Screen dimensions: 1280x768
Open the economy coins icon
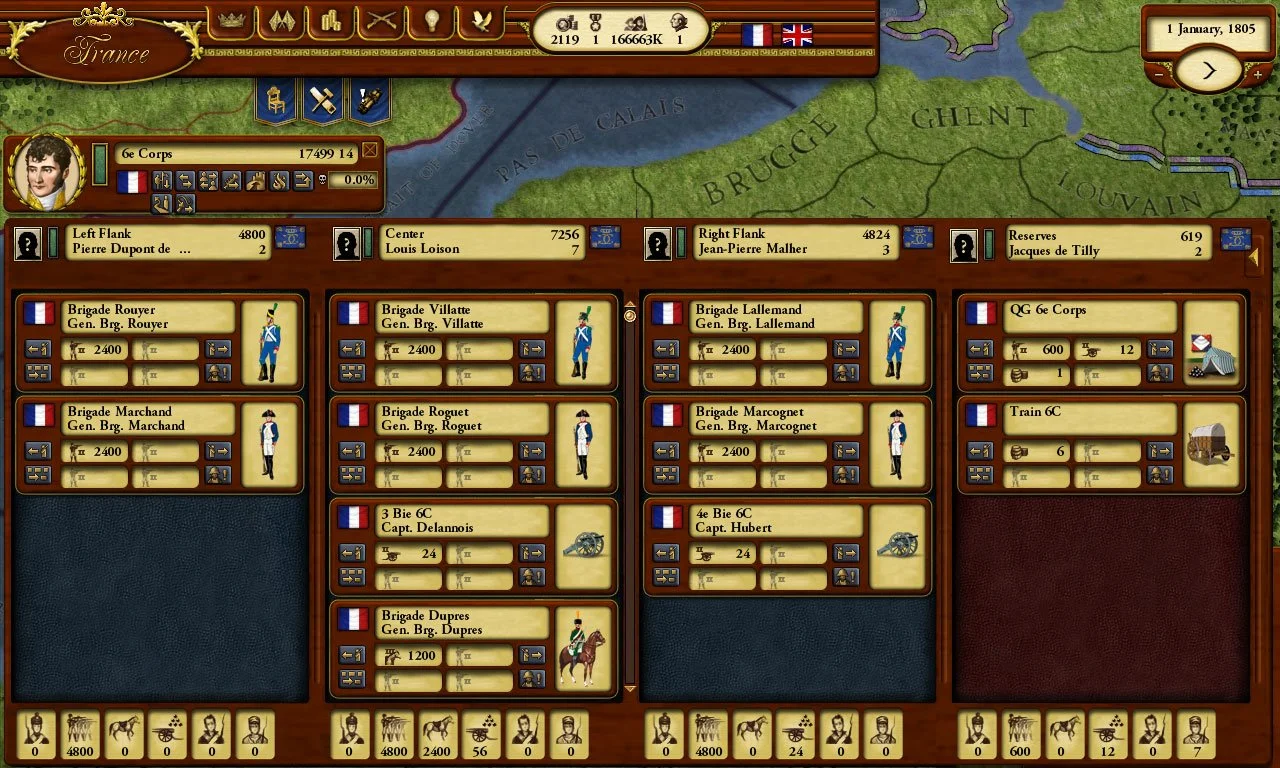point(330,22)
